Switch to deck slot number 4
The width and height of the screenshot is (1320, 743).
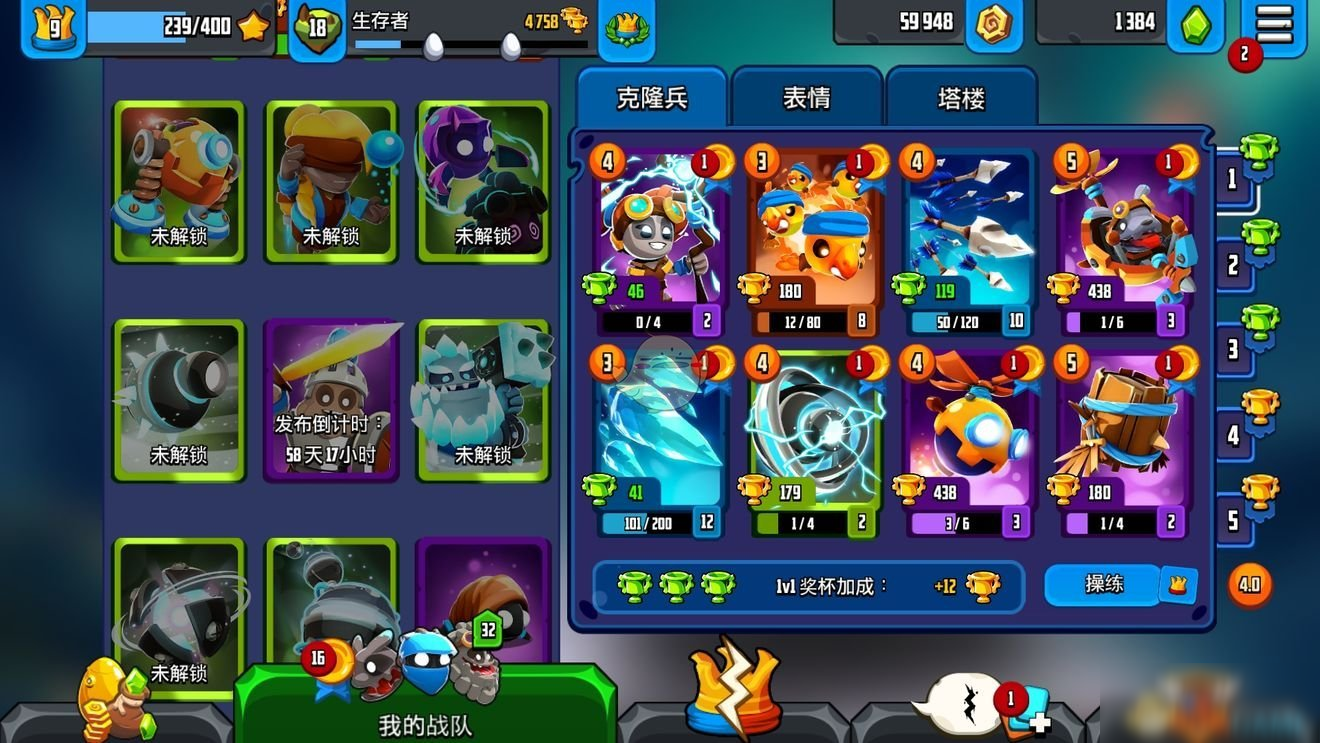click(x=1234, y=435)
